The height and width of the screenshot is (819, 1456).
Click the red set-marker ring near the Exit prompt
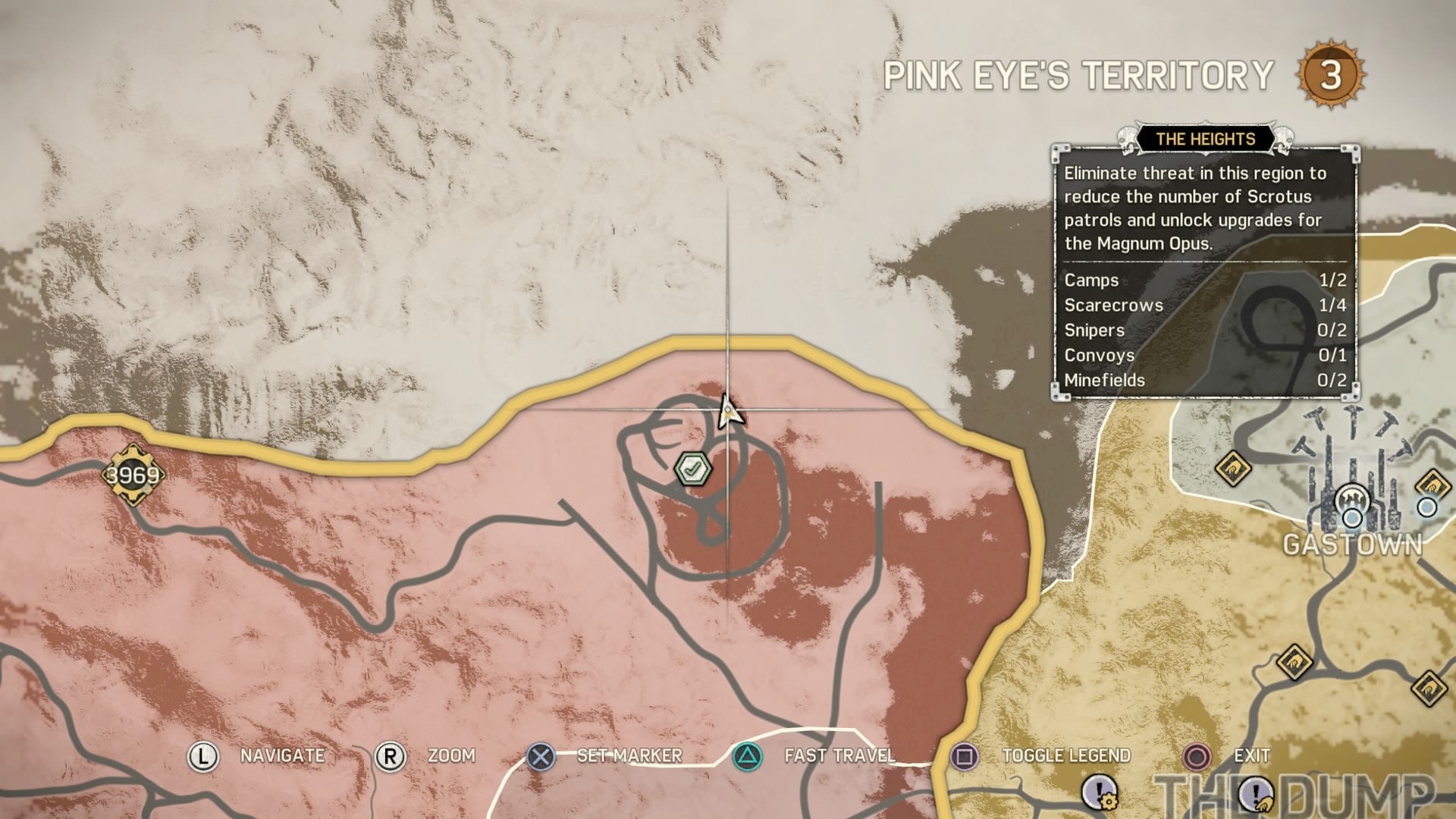tap(1197, 756)
